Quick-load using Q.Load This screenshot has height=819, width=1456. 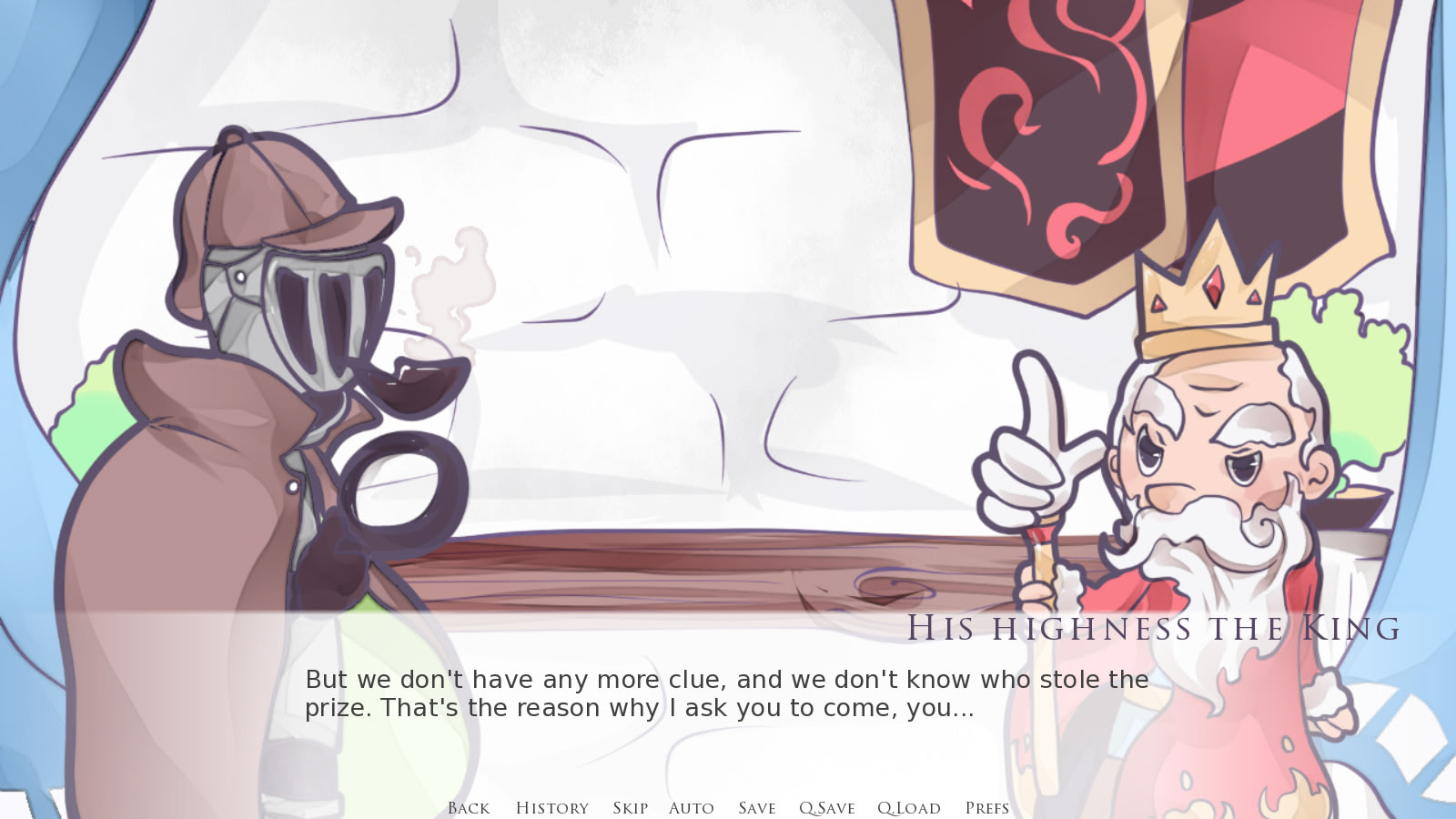907,808
